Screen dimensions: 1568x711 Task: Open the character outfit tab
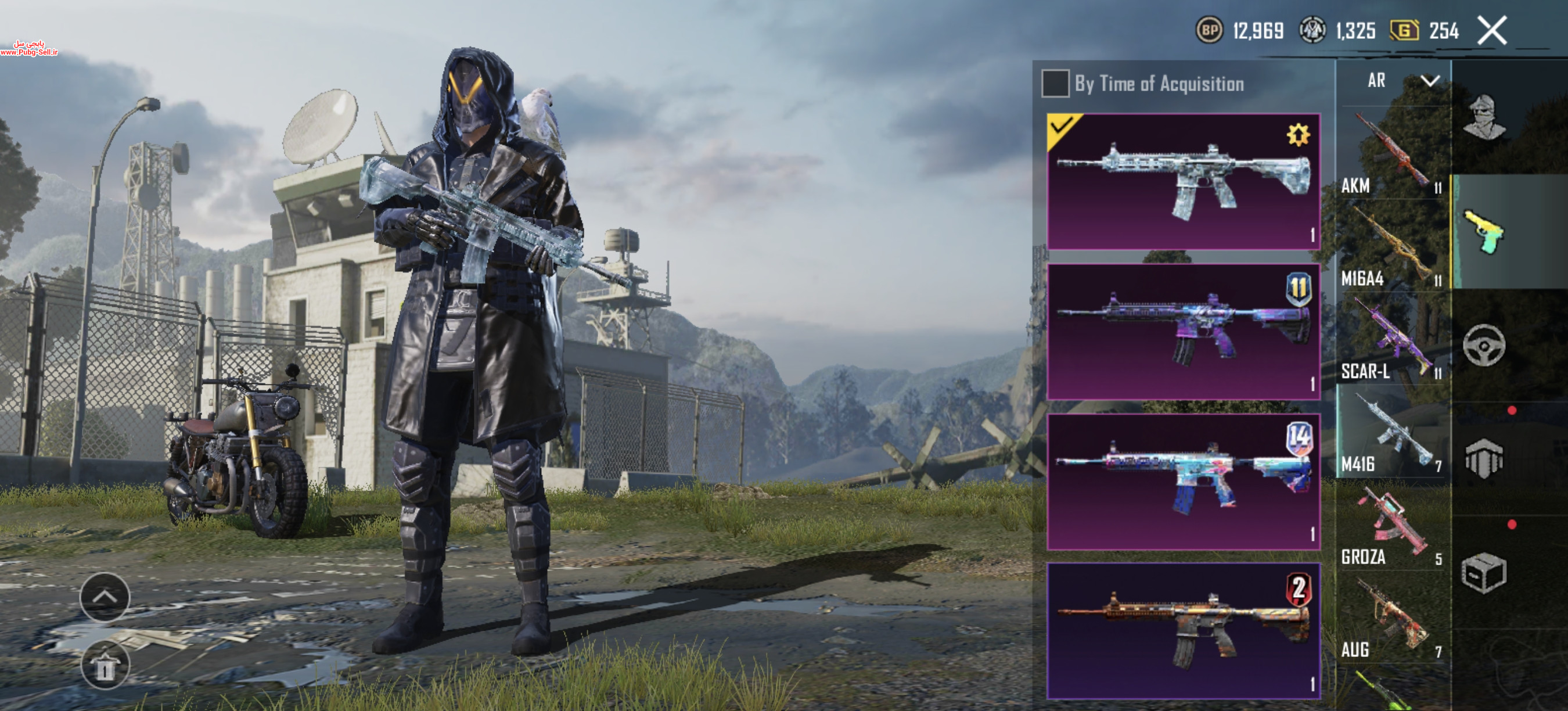click(x=1484, y=117)
